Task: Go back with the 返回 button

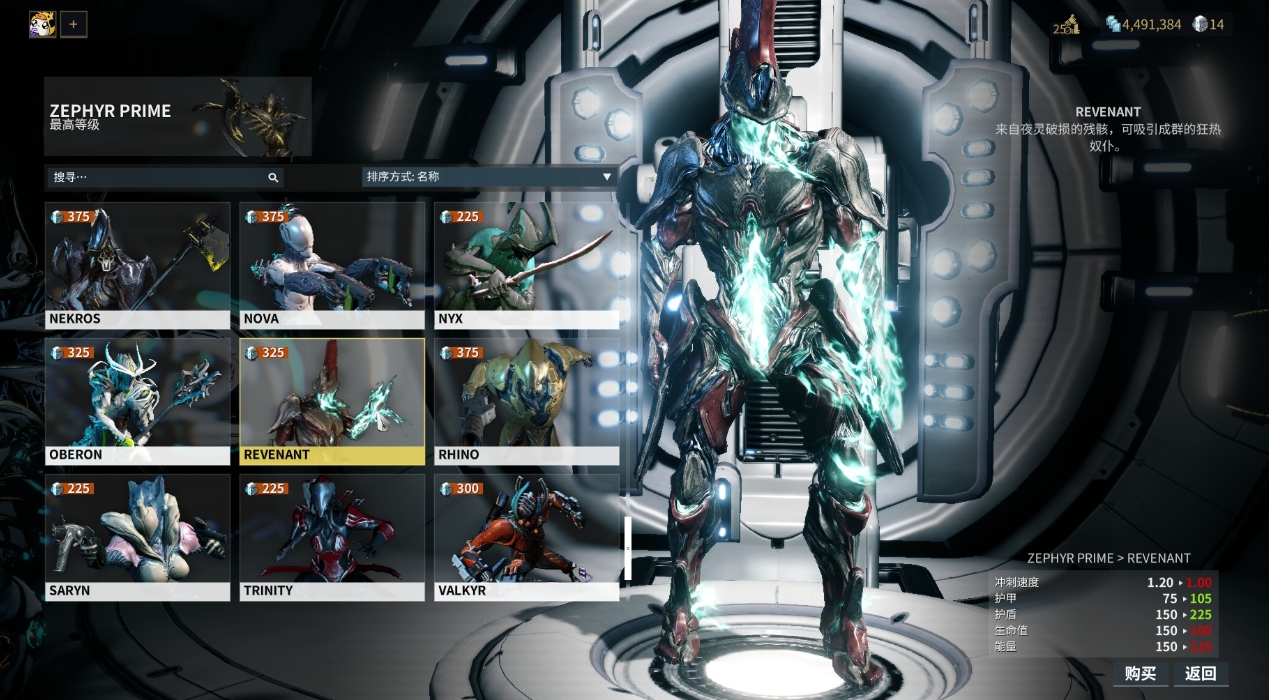Action: 1200,673
